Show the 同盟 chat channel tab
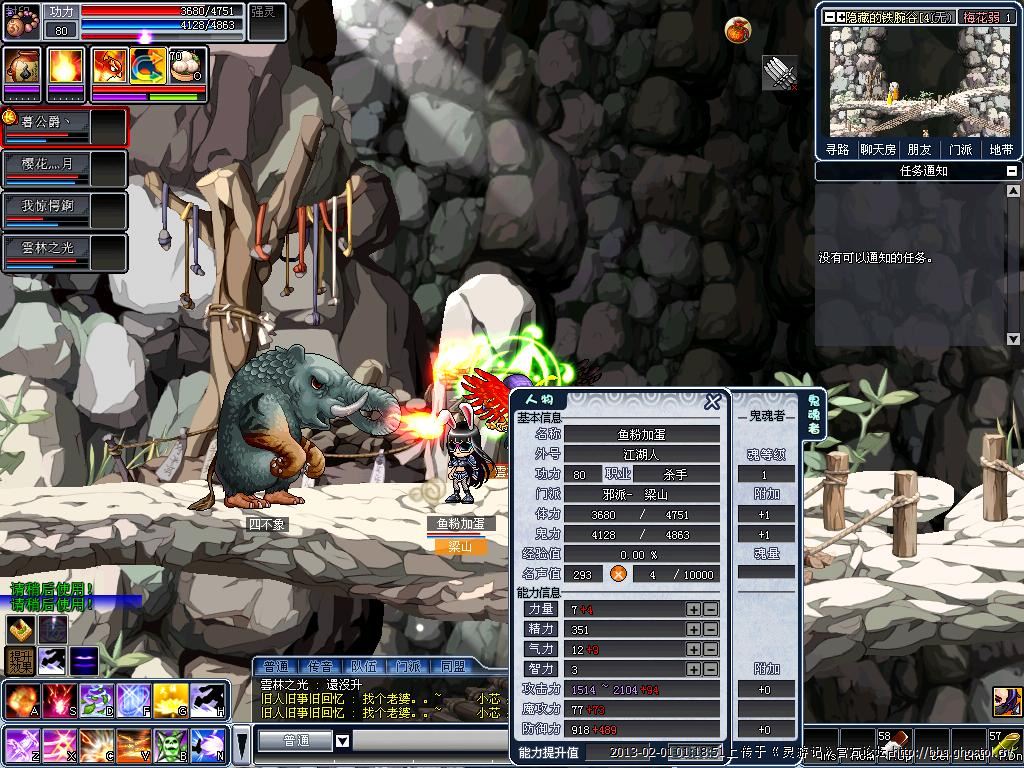Screen dimensions: 1024x768 [x=452, y=666]
